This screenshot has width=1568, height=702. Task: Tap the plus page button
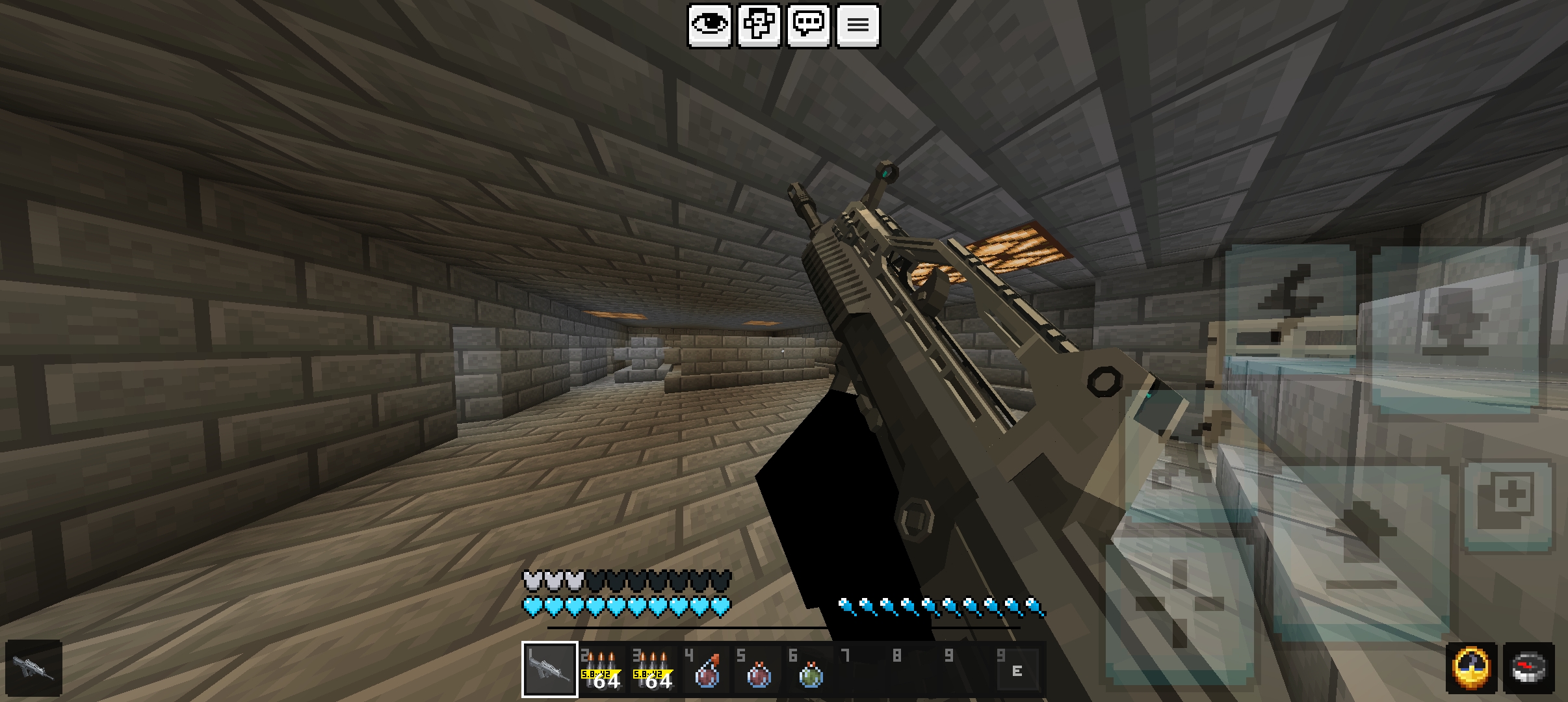[x=1509, y=504]
